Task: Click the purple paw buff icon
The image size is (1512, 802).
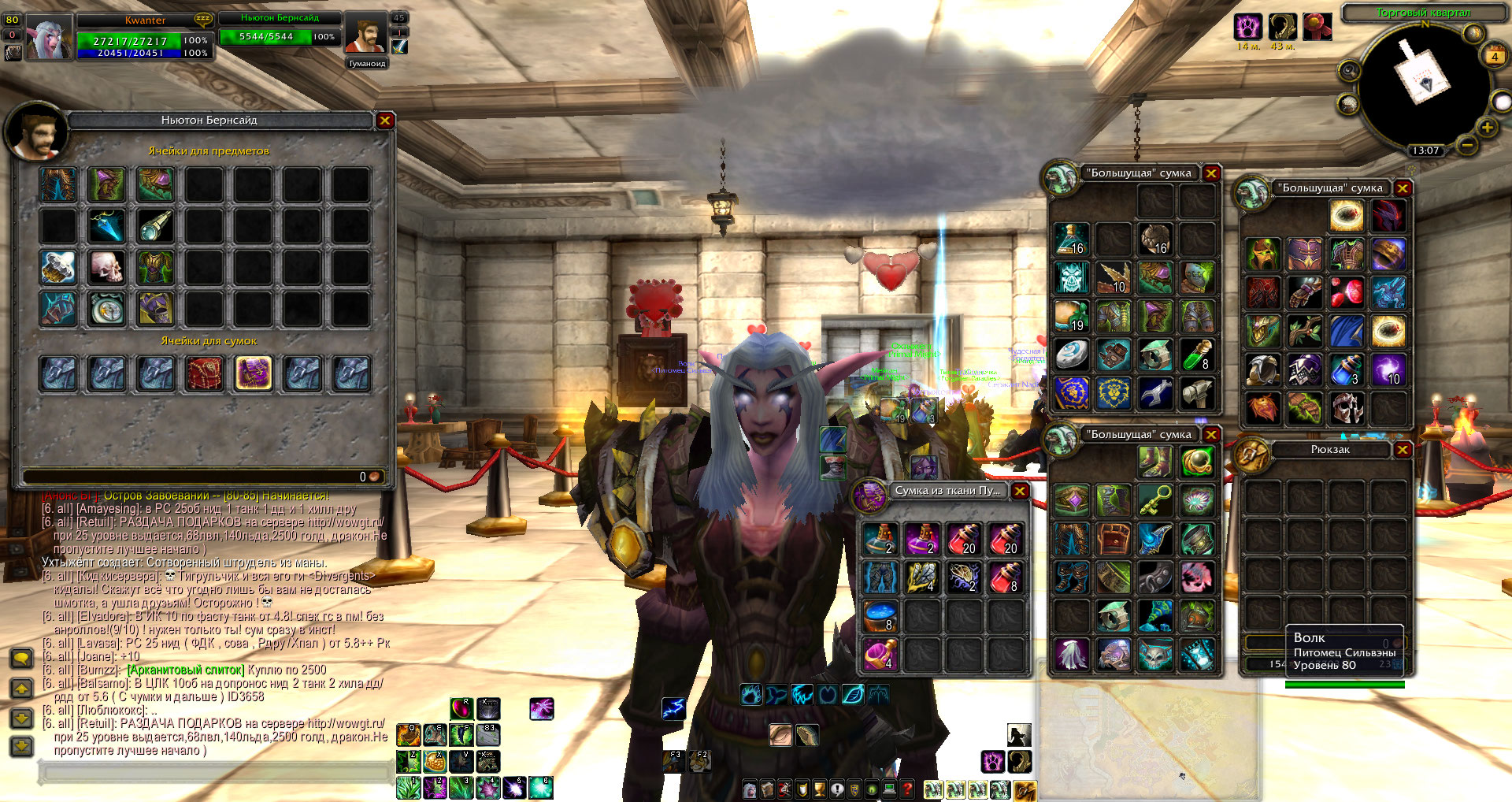Action: (1247, 27)
